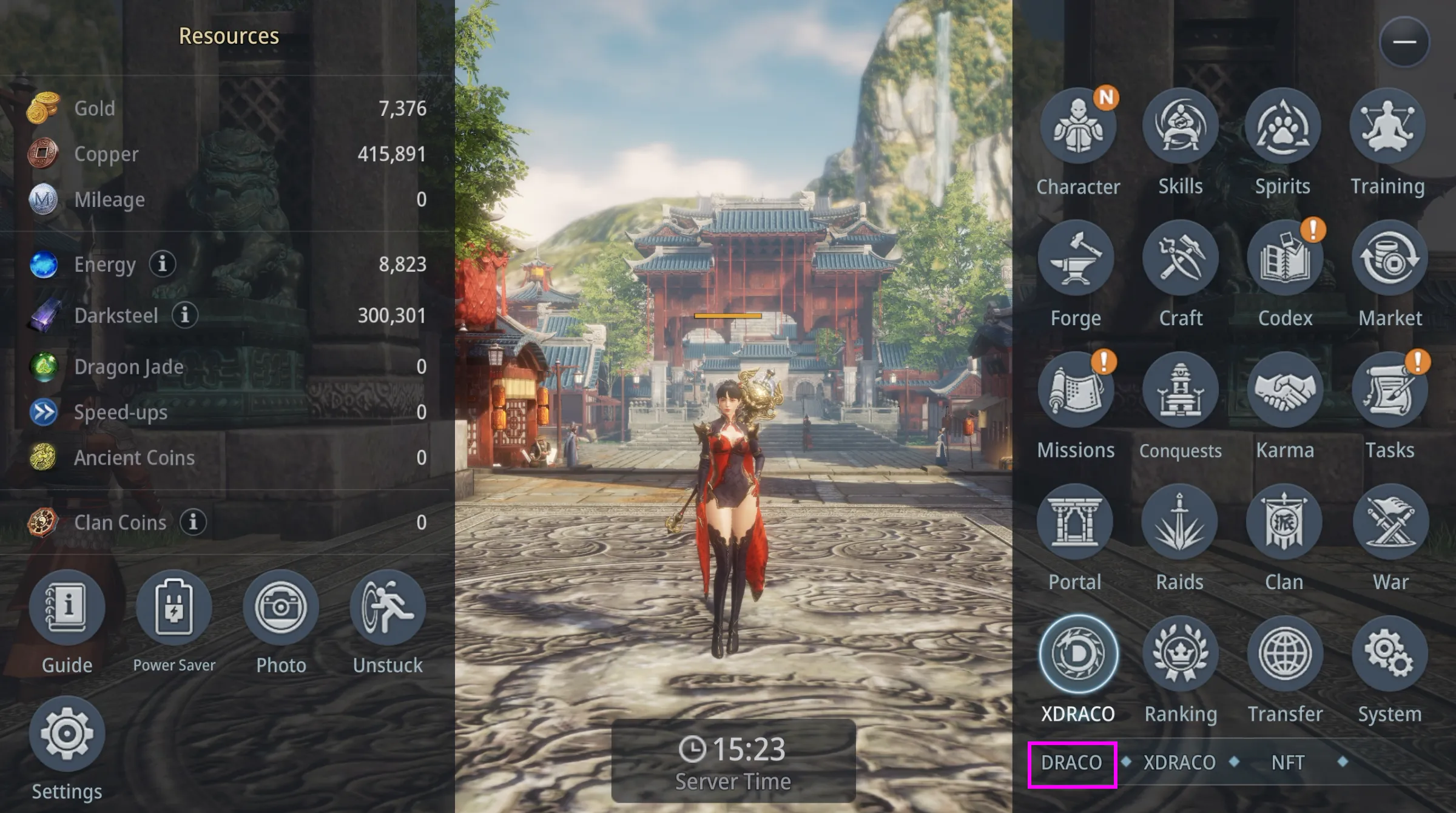Open the System gears menu

click(1389, 654)
